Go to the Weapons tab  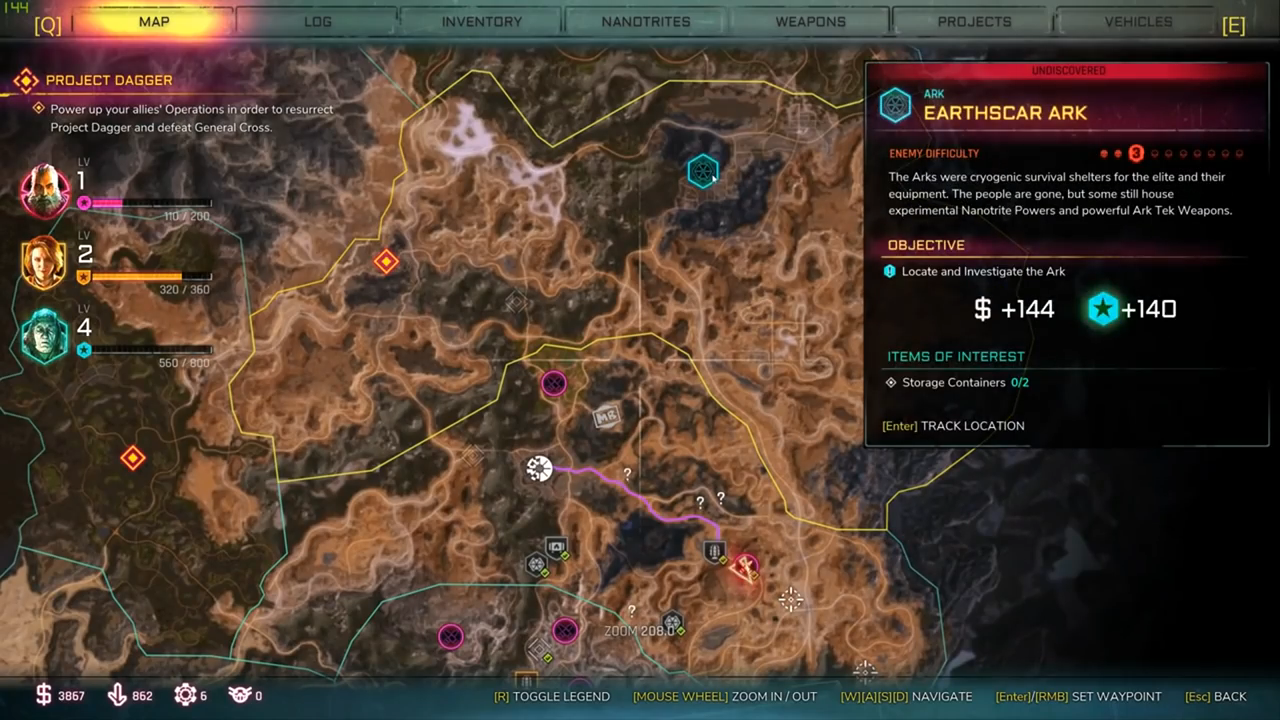point(809,21)
